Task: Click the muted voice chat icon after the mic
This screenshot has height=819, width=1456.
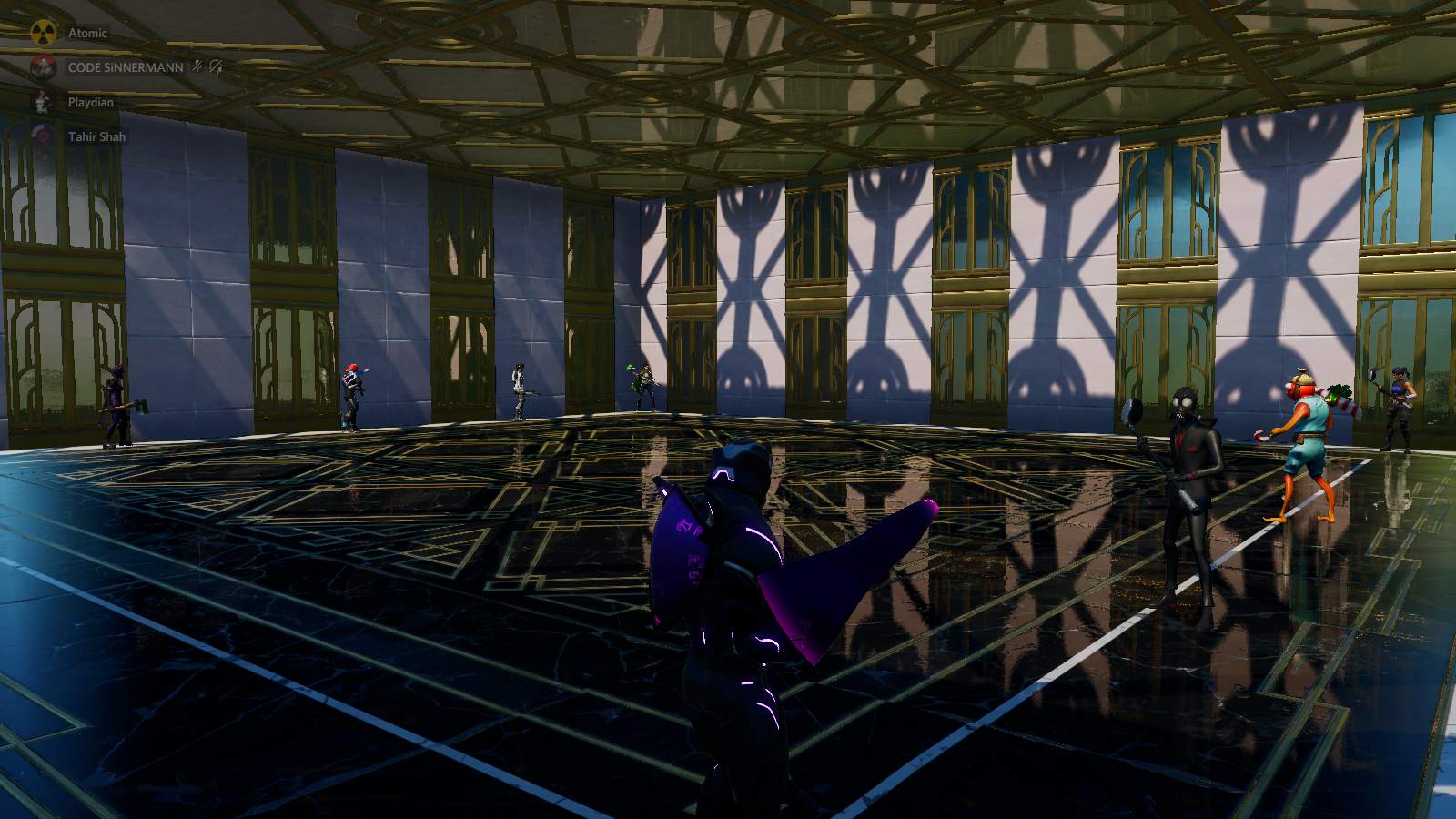Action: coord(217,67)
